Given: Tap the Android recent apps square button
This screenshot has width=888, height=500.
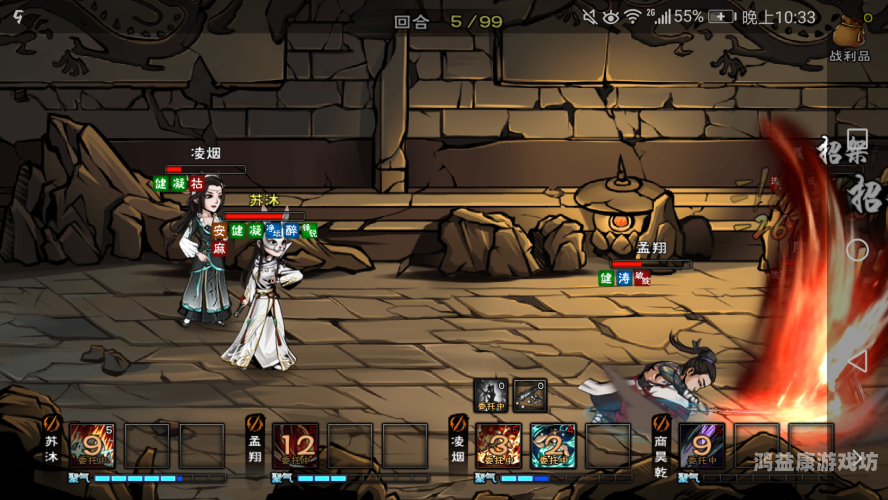Looking at the screenshot, I should coord(857,137).
